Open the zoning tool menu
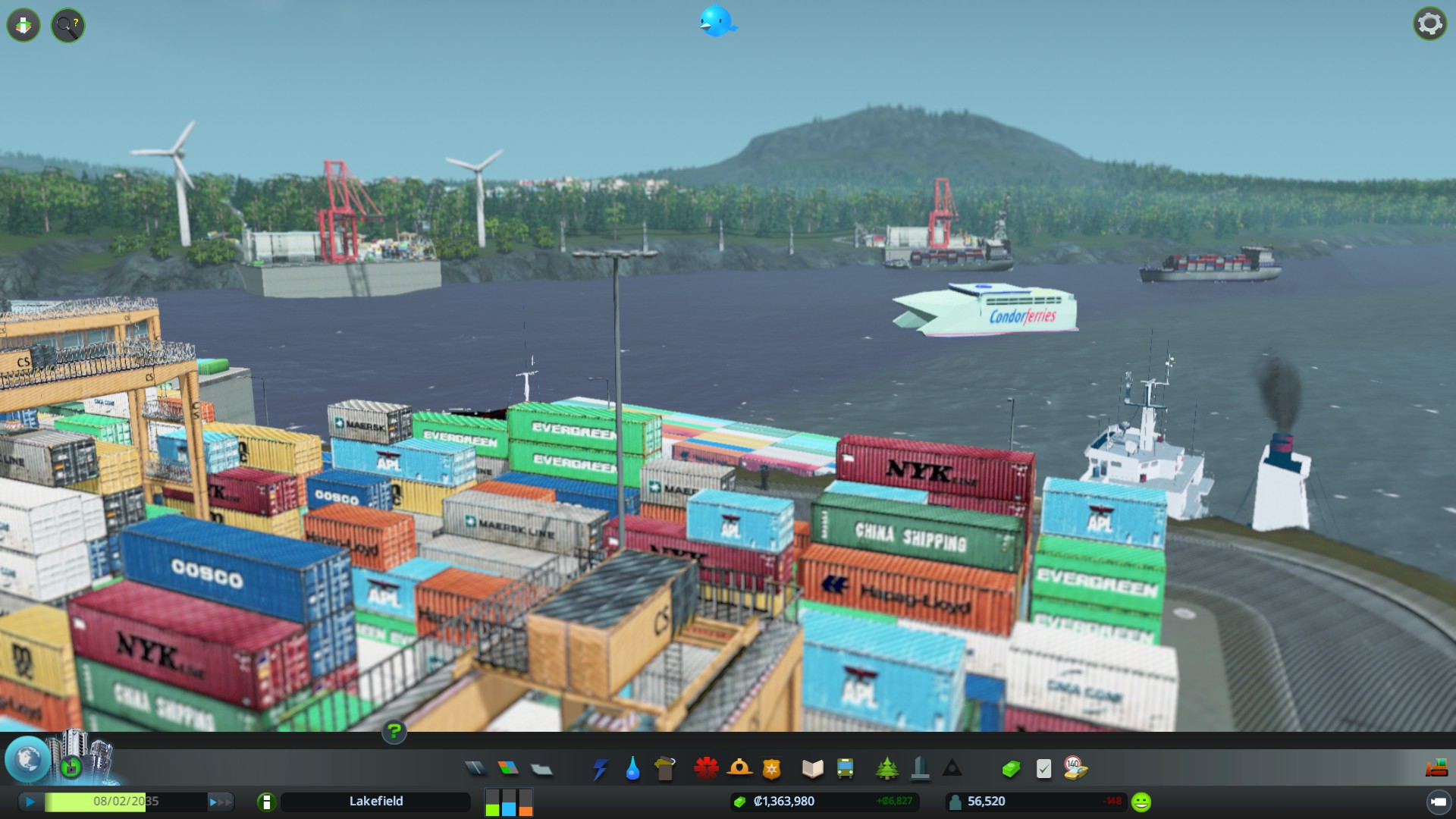 508,769
